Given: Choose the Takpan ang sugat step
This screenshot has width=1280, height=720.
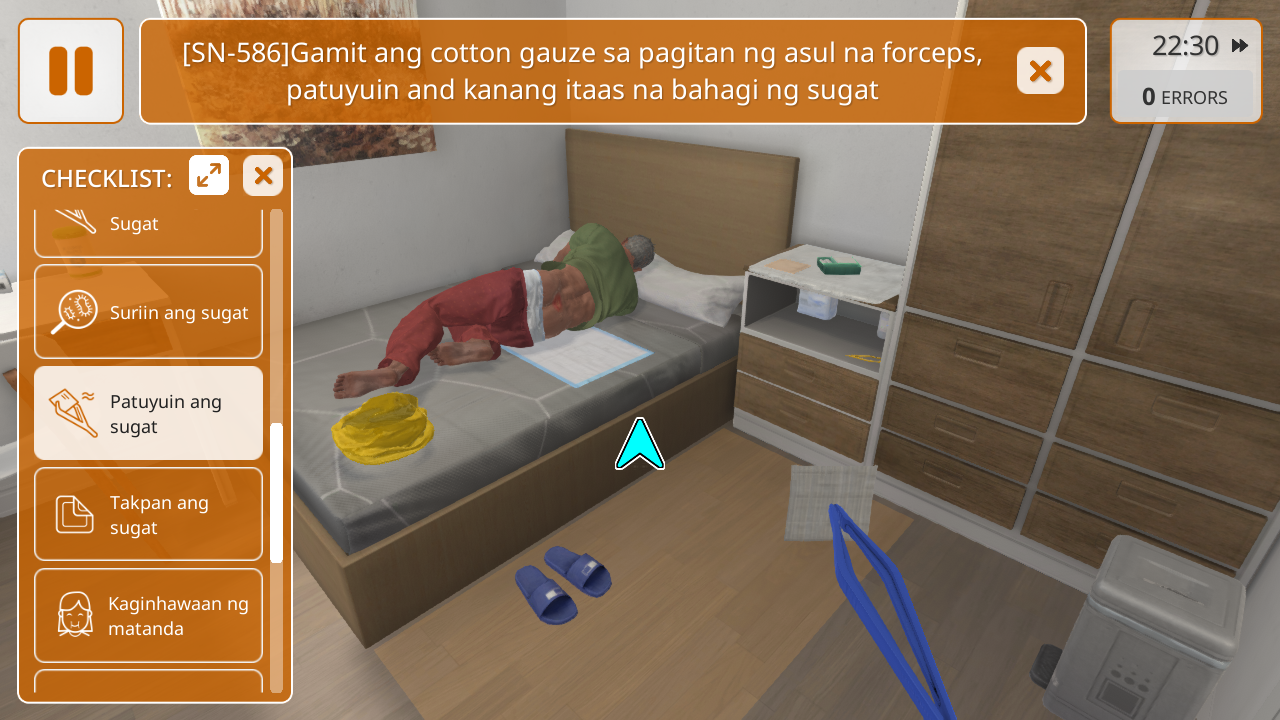Looking at the screenshot, I should [148, 514].
